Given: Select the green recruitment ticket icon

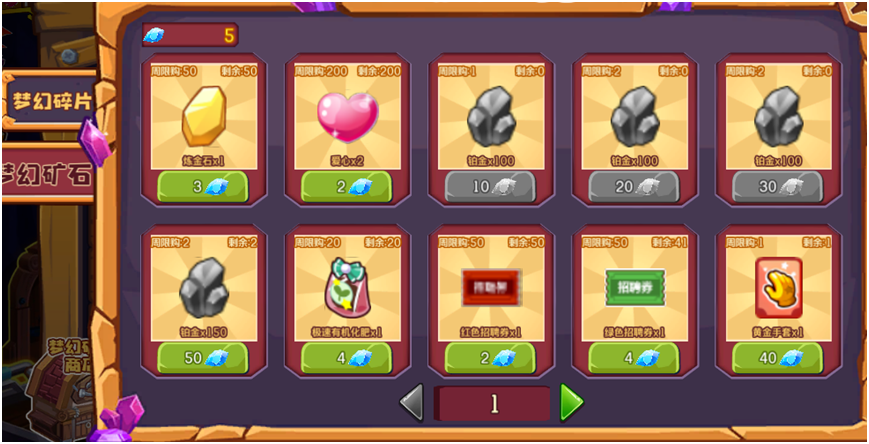Looking at the screenshot, I should click(634, 287).
